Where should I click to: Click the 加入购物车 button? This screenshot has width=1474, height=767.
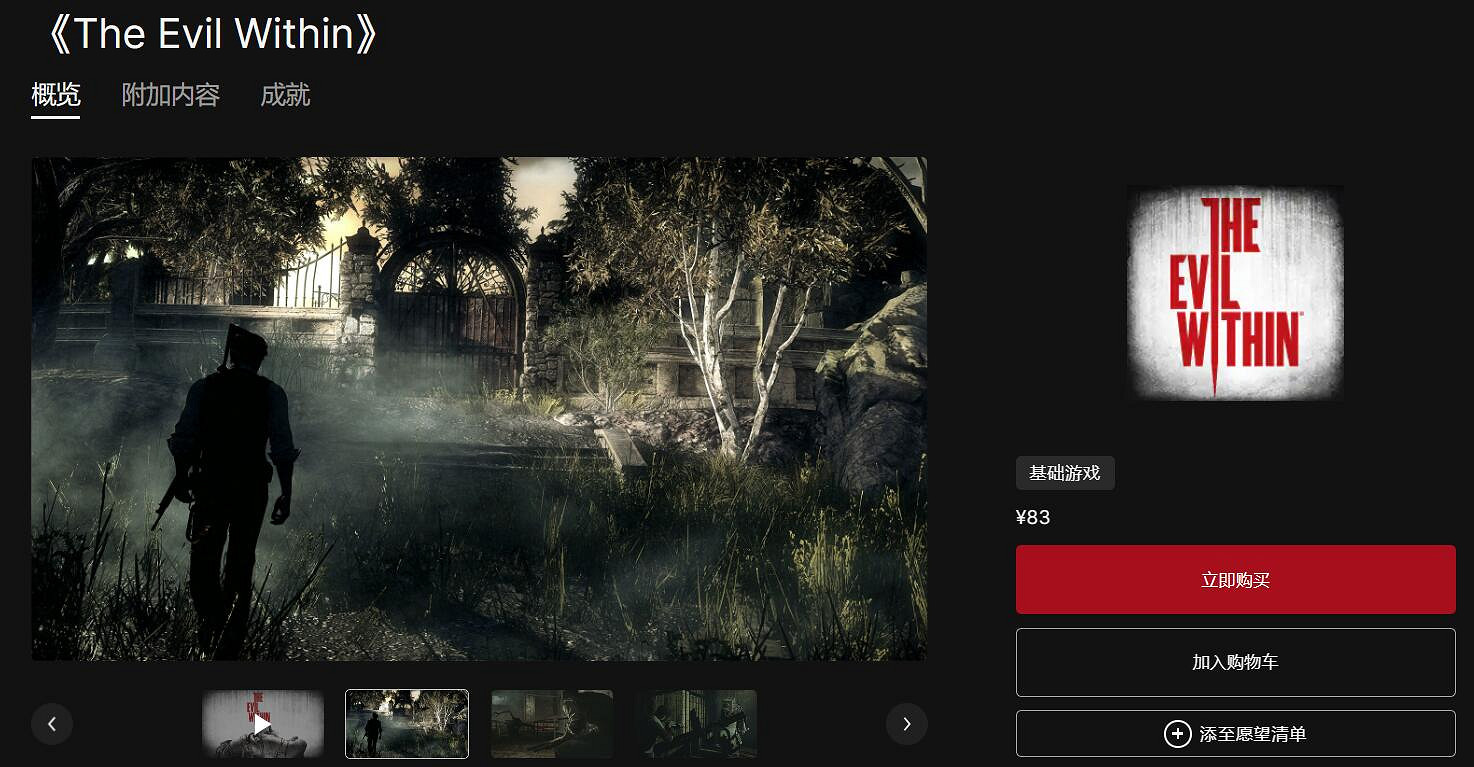point(1235,662)
